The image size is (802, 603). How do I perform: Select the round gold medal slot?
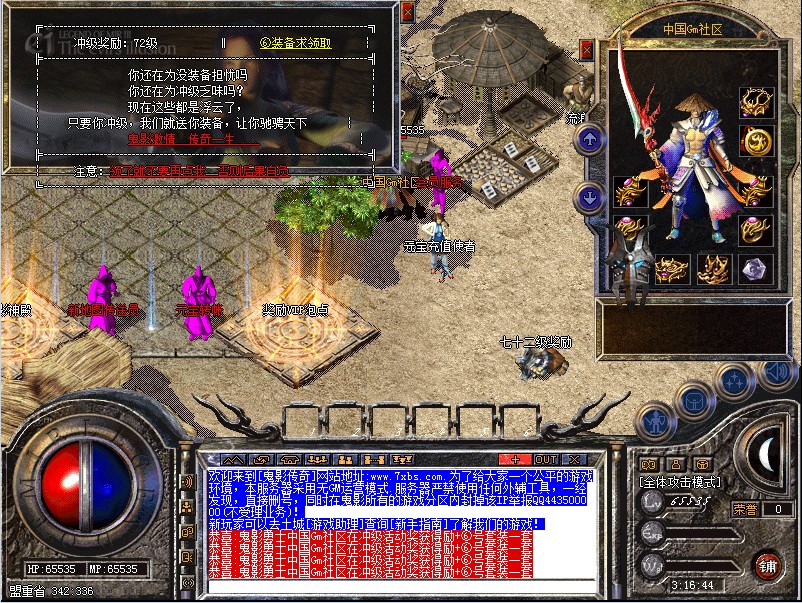[756, 141]
